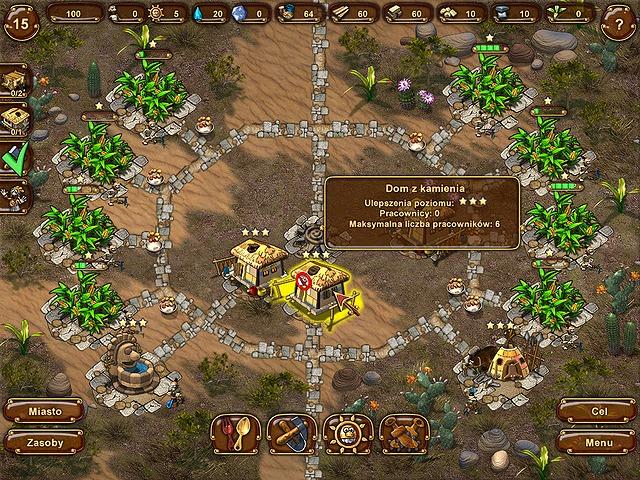640x480 pixels.
Task: Click the 0/1 stone house objective tile
Action: (15, 120)
